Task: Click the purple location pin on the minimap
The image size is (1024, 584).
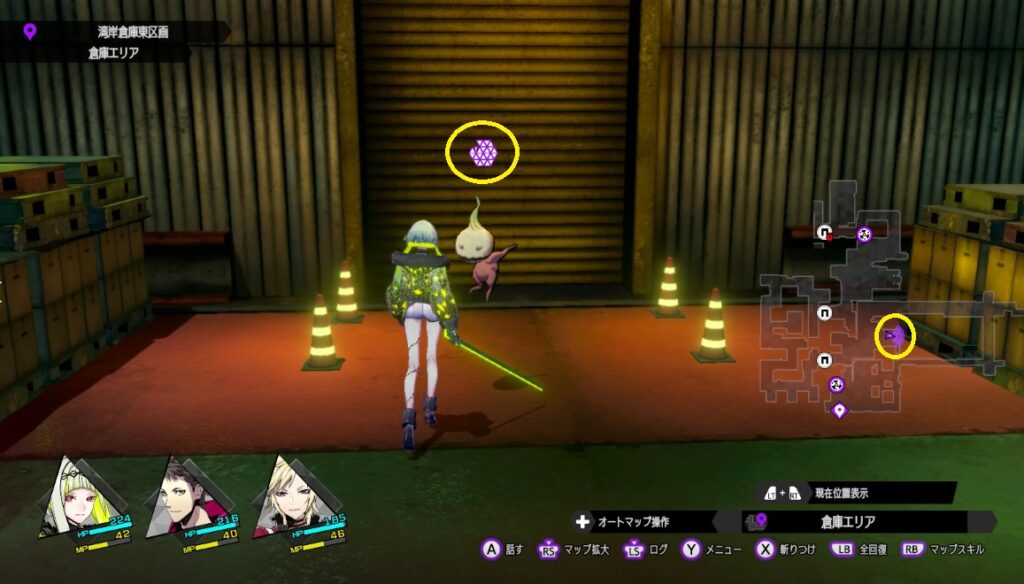Action: pyautogui.click(x=840, y=409)
